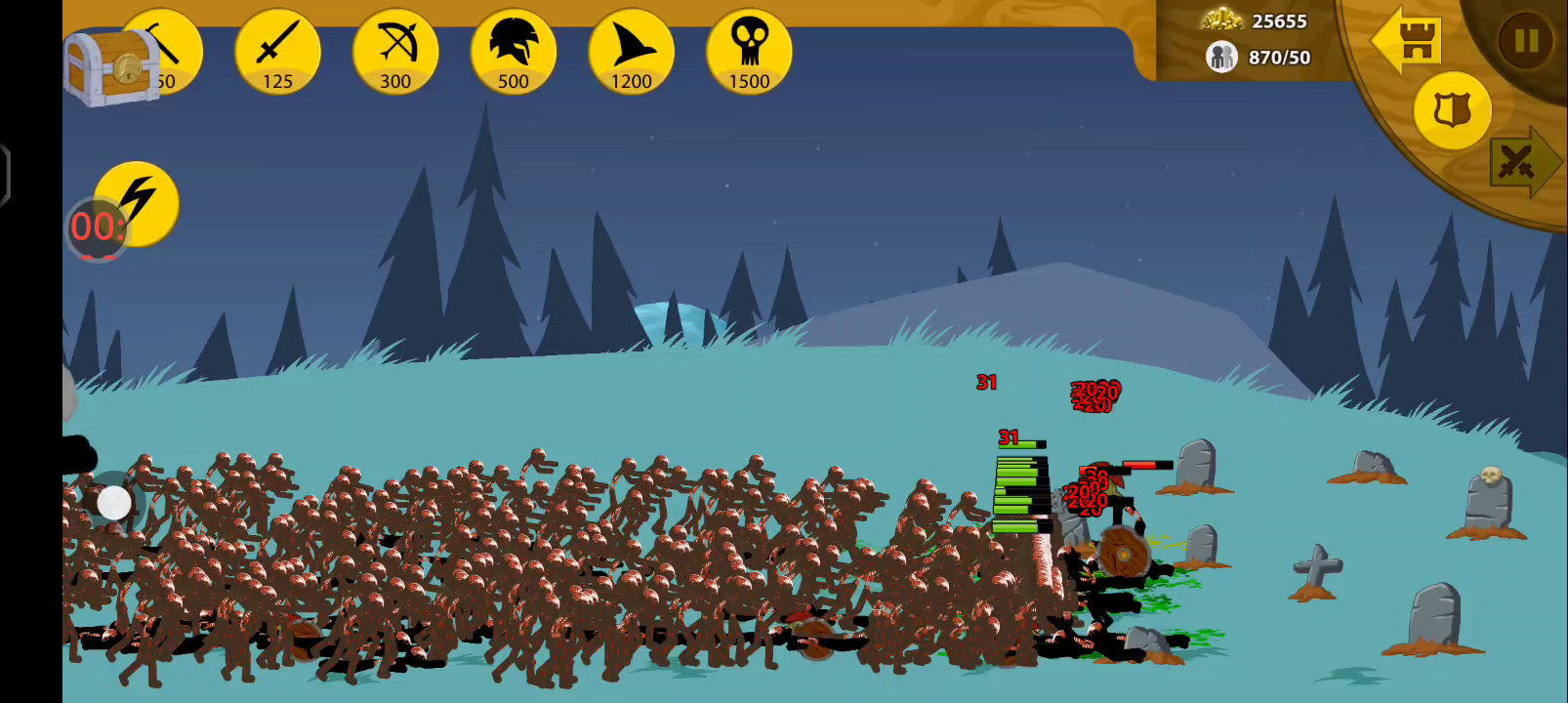Order army to attack with crossed swords
Screen dimensions: 1568x703
pyautogui.click(x=1521, y=162)
